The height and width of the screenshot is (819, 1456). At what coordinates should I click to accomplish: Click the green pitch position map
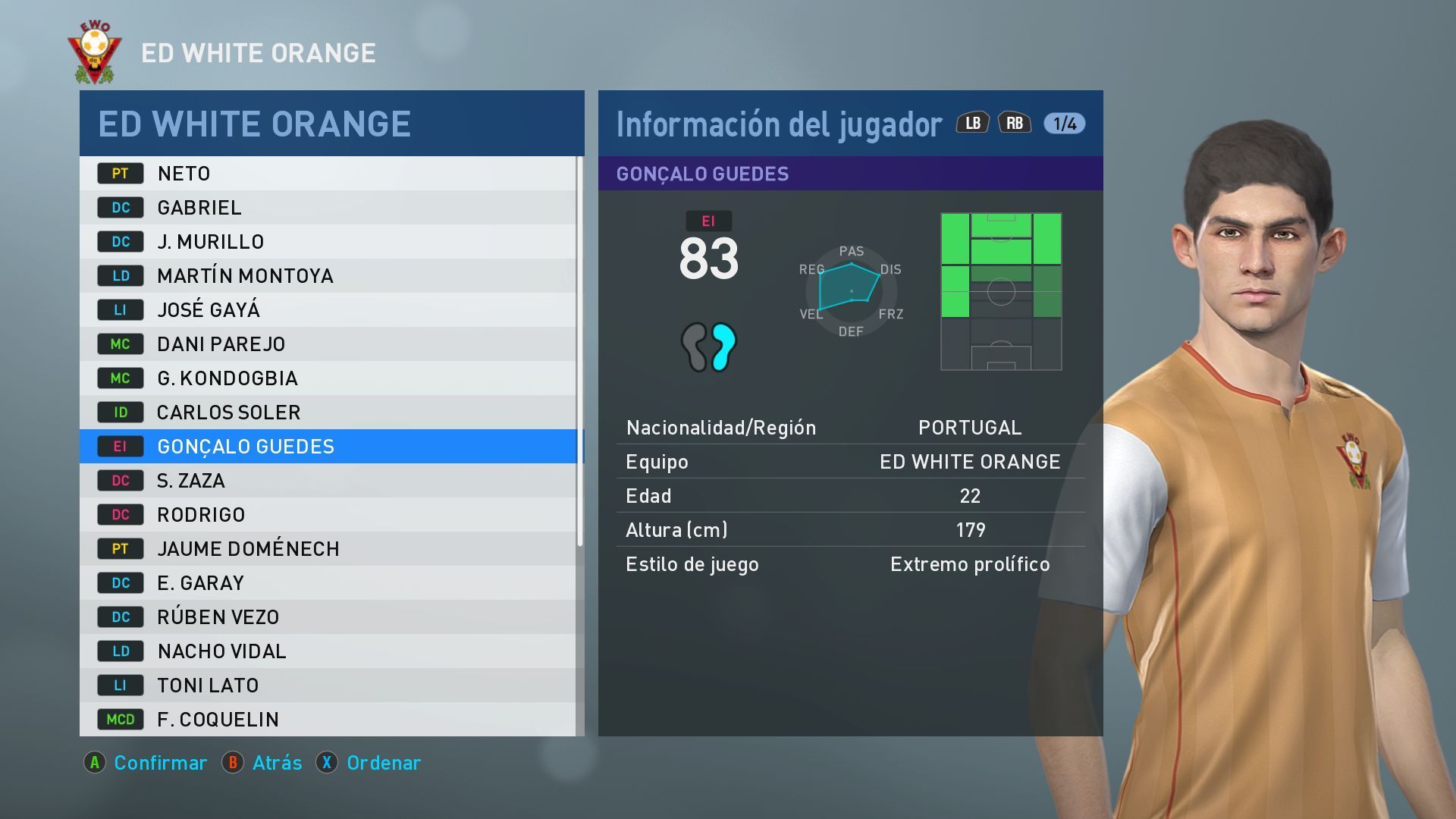click(1001, 292)
